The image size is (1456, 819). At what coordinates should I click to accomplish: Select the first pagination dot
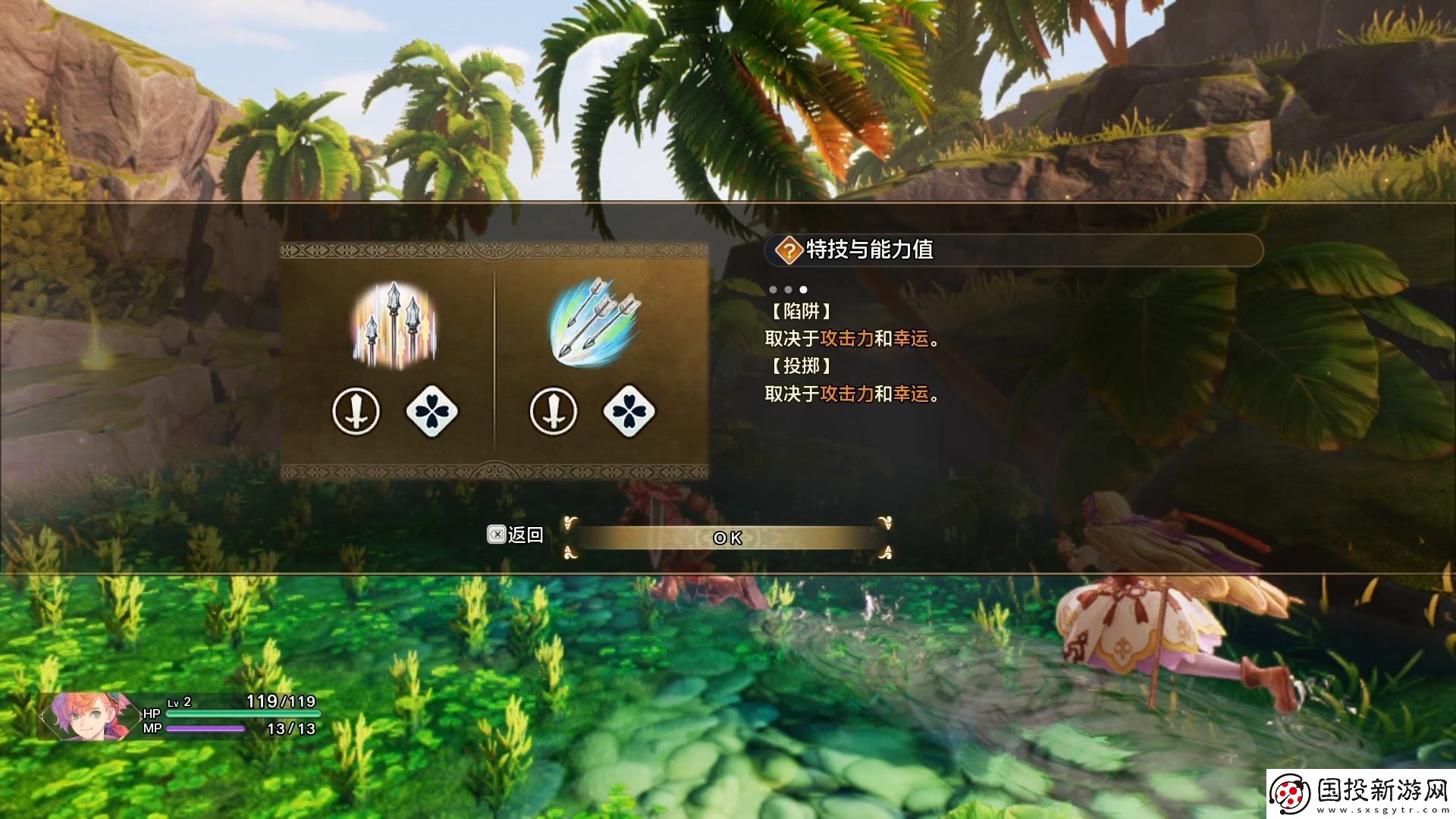pyautogui.click(x=773, y=289)
